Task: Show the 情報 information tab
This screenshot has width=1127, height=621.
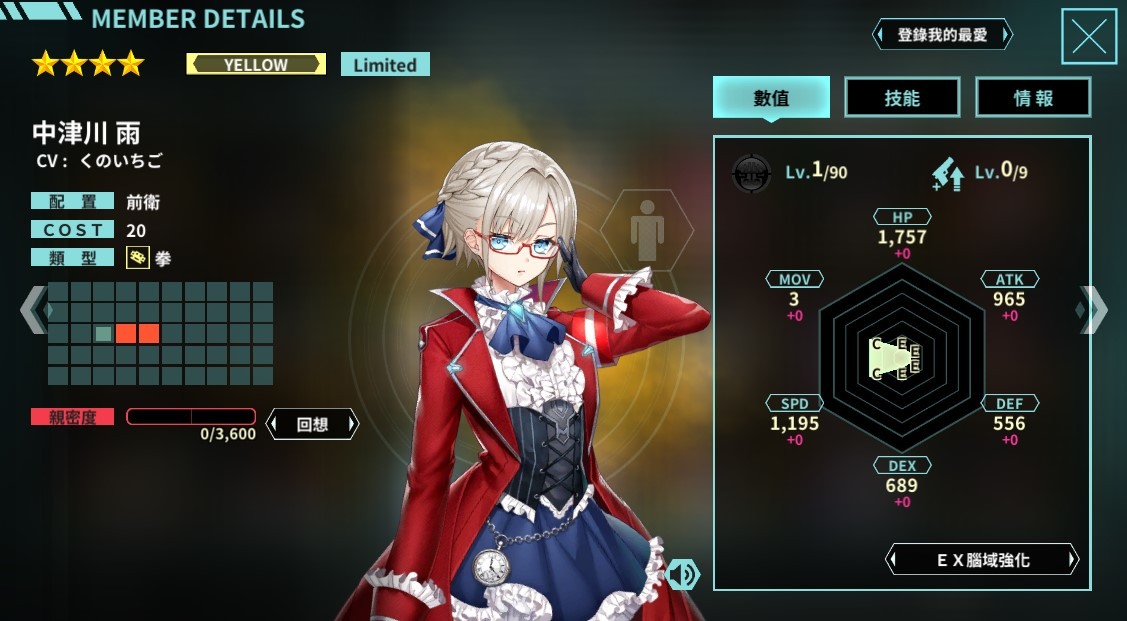Action: pyautogui.click(x=1033, y=98)
